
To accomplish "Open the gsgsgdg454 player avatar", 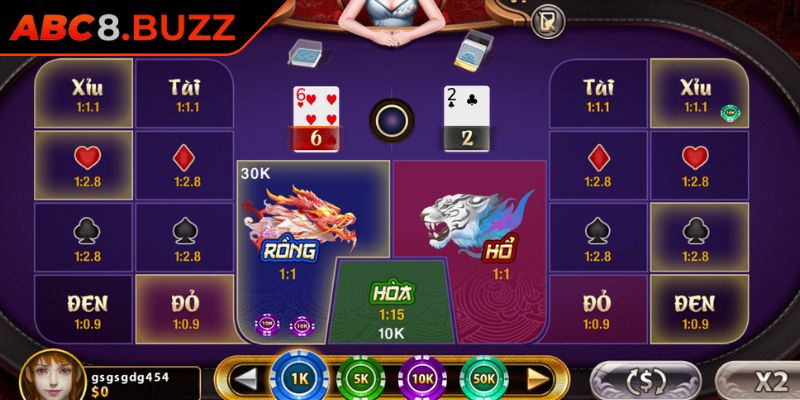I will (x=46, y=376).
